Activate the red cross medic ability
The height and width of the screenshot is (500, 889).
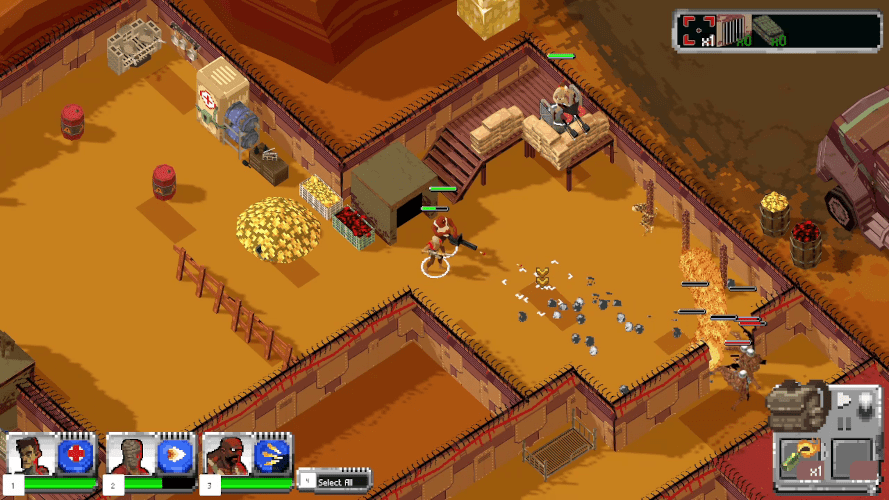point(76,455)
